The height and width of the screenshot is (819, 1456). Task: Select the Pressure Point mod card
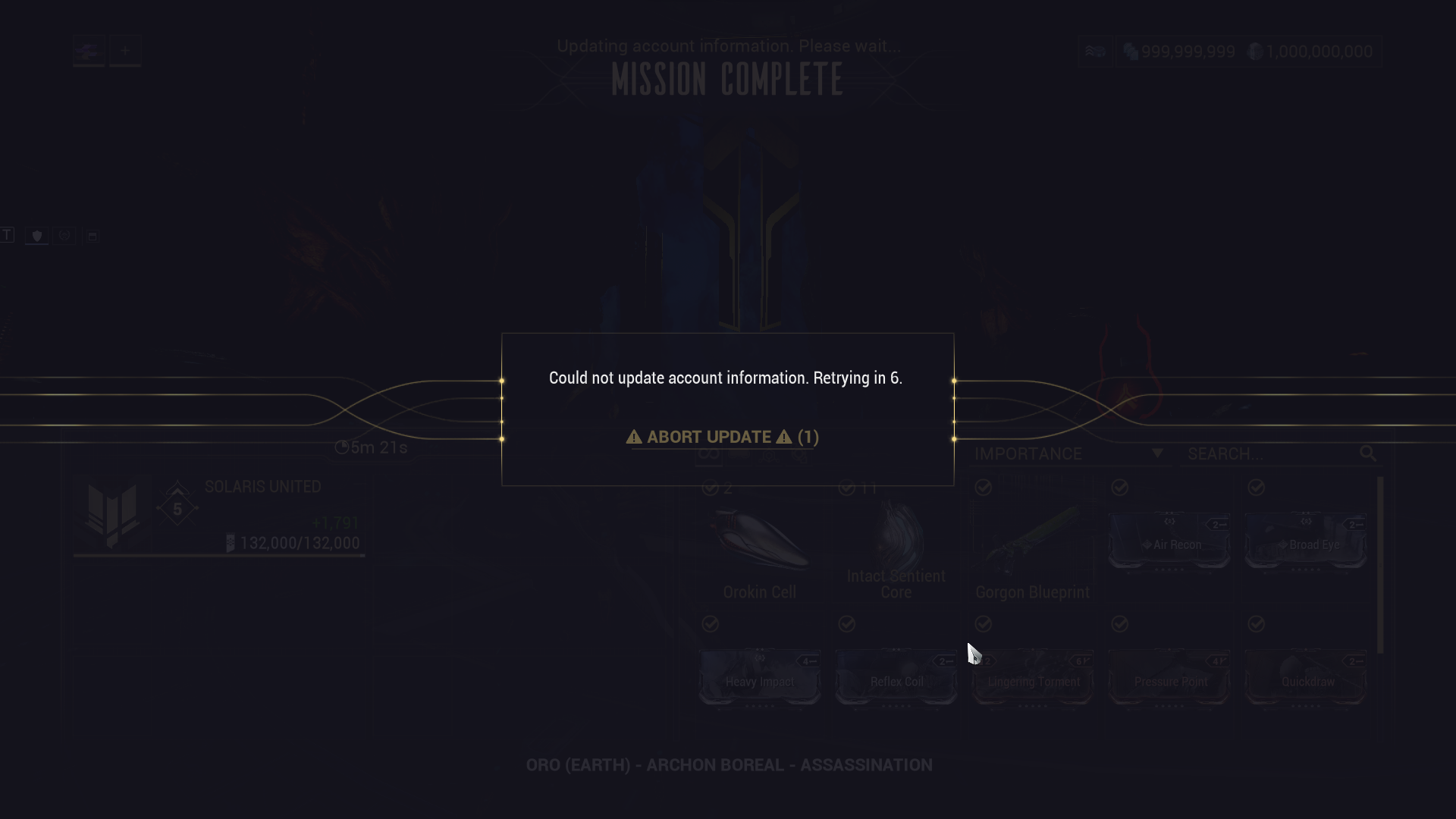[1169, 678]
